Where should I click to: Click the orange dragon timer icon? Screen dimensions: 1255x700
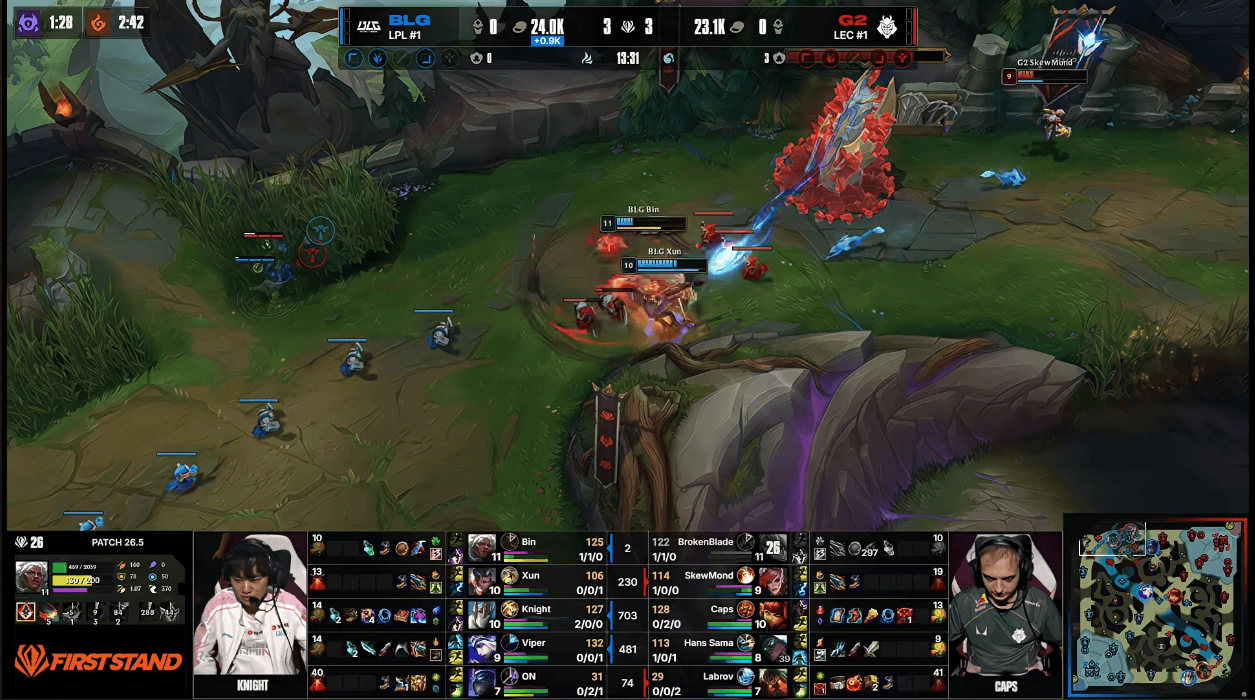tap(99, 23)
